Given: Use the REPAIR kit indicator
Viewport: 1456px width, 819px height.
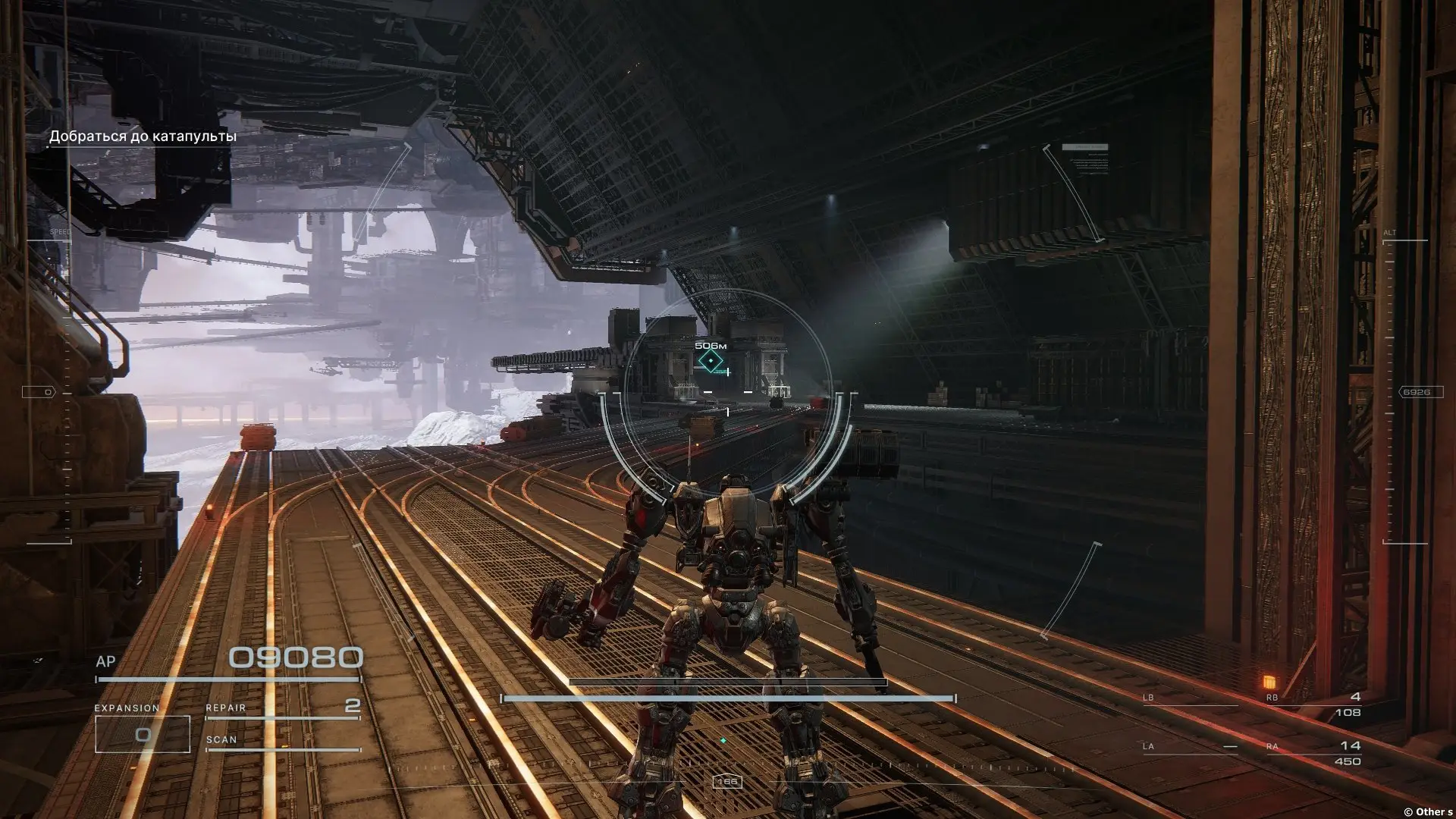Looking at the screenshot, I should click(x=282, y=708).
